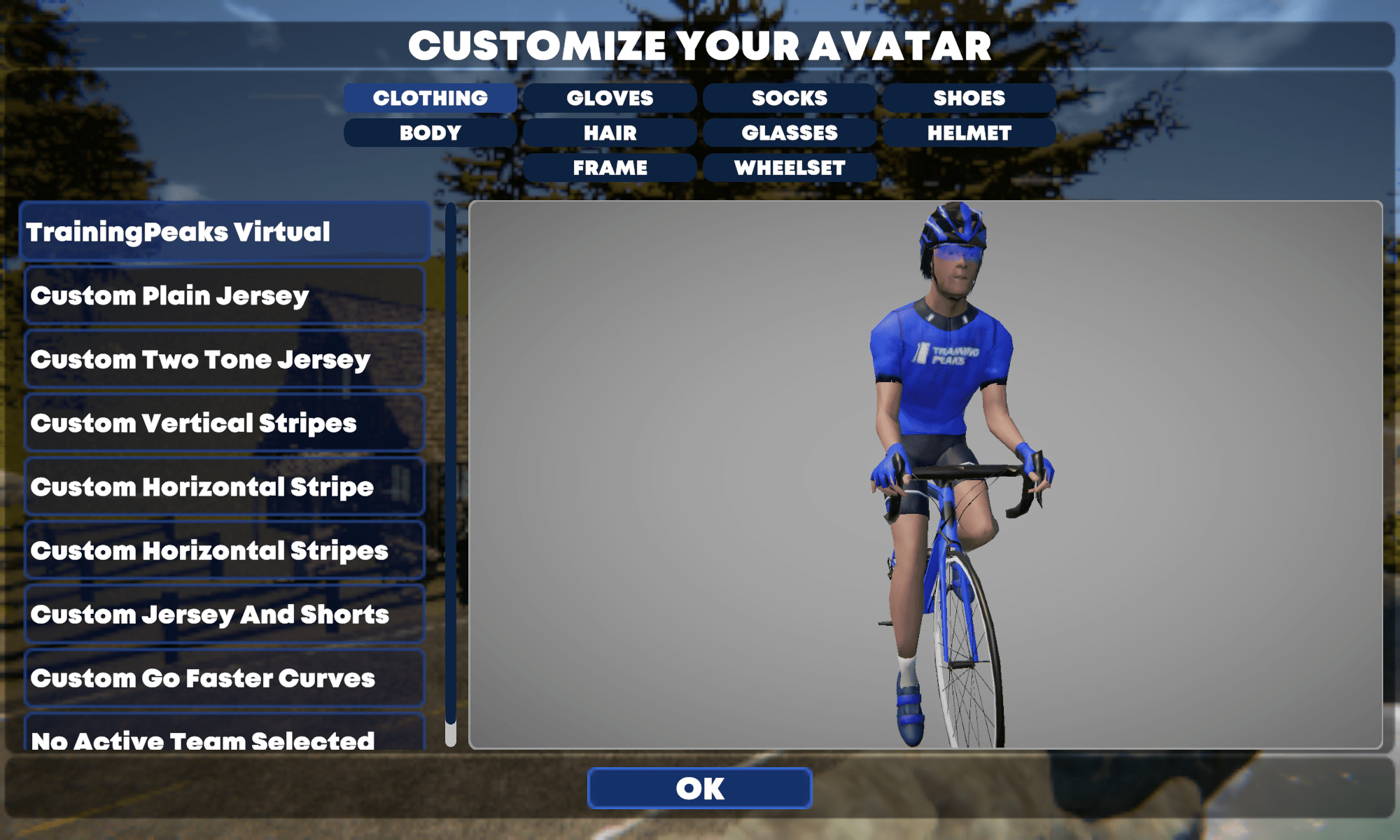Select the Wheelset tab
Screen dimensions: 1400x840
(790, 168)
